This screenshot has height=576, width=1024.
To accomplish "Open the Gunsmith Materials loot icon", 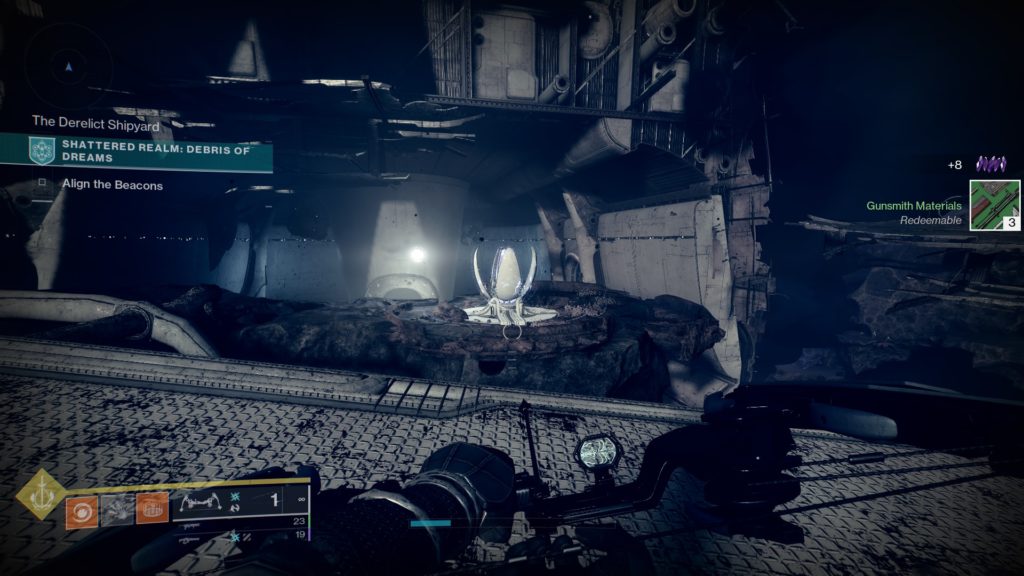I will coord(994,205).
